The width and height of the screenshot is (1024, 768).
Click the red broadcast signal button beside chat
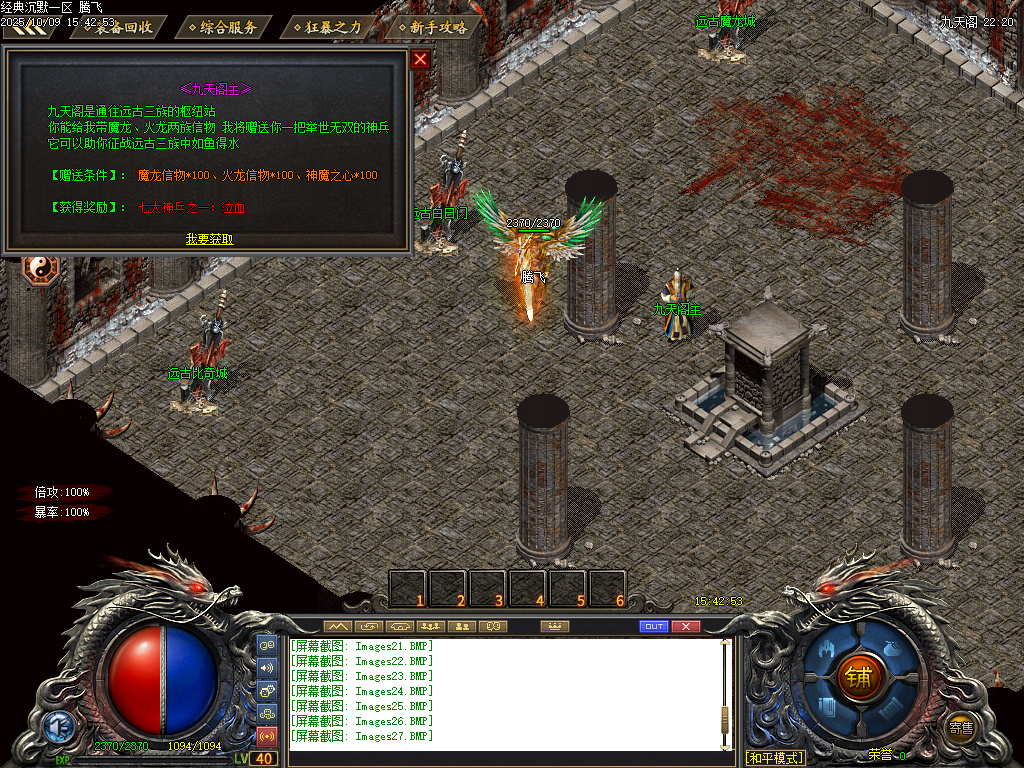click(267, 737)
